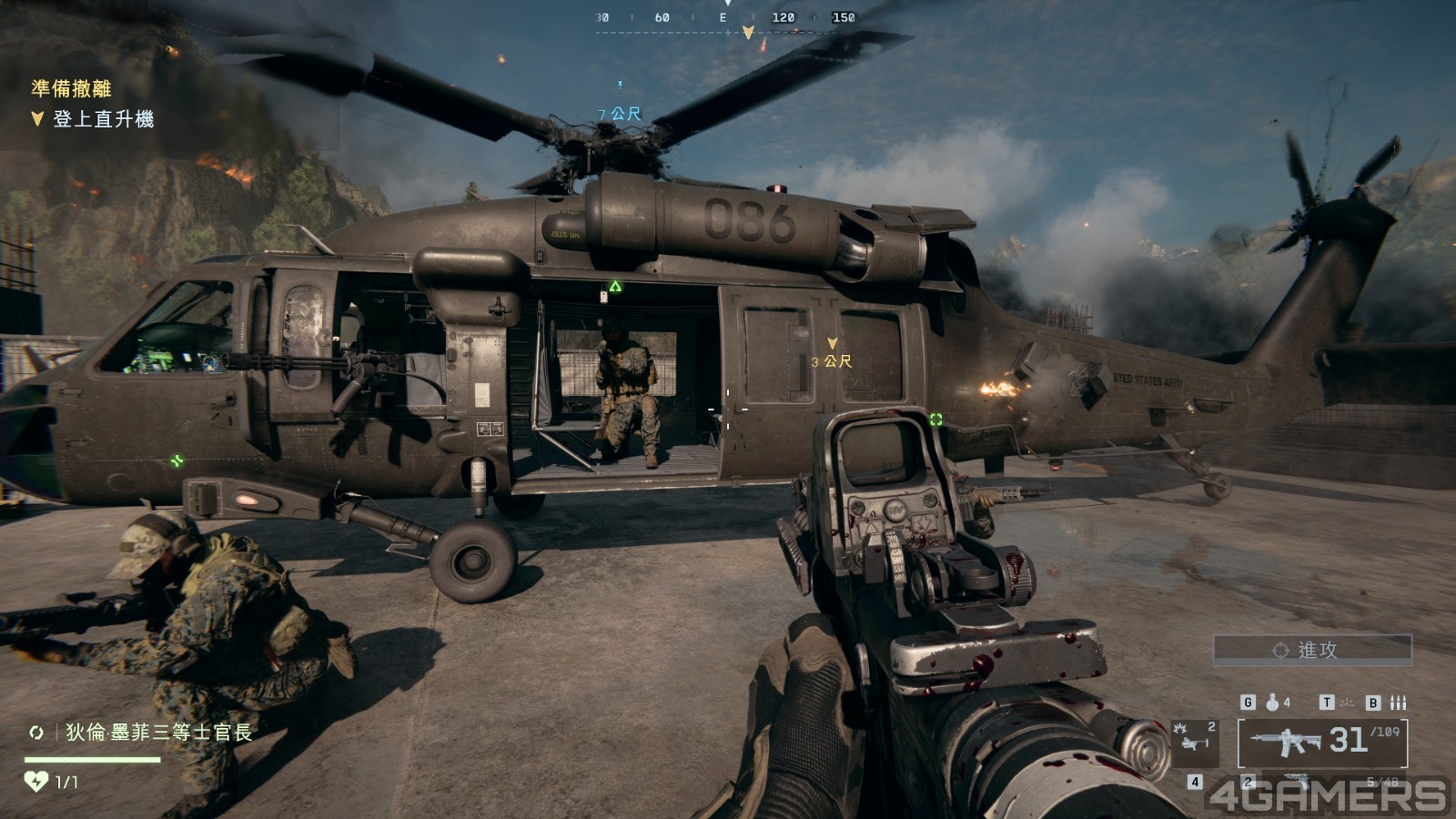Click the 4GAMERS watermark logo
This screenshot has height=819, width=1456.
1328,795
